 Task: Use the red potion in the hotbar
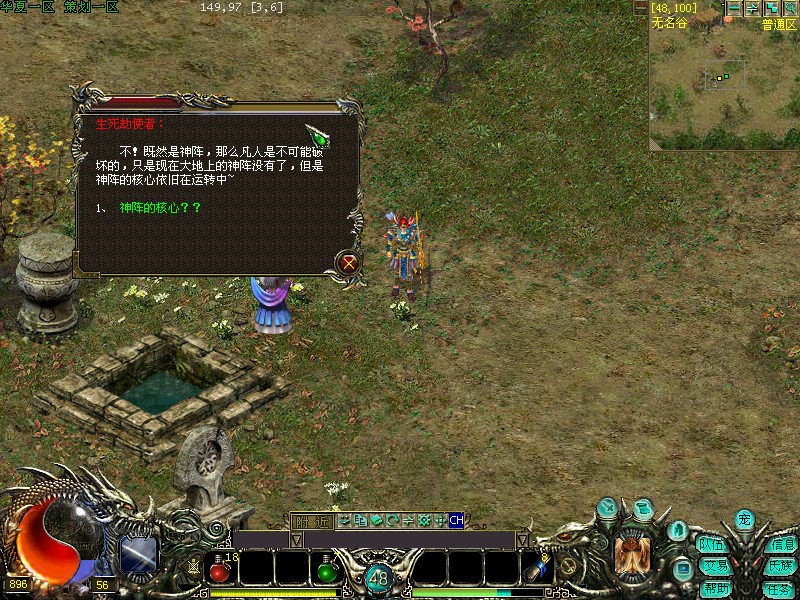pos(221,571)
